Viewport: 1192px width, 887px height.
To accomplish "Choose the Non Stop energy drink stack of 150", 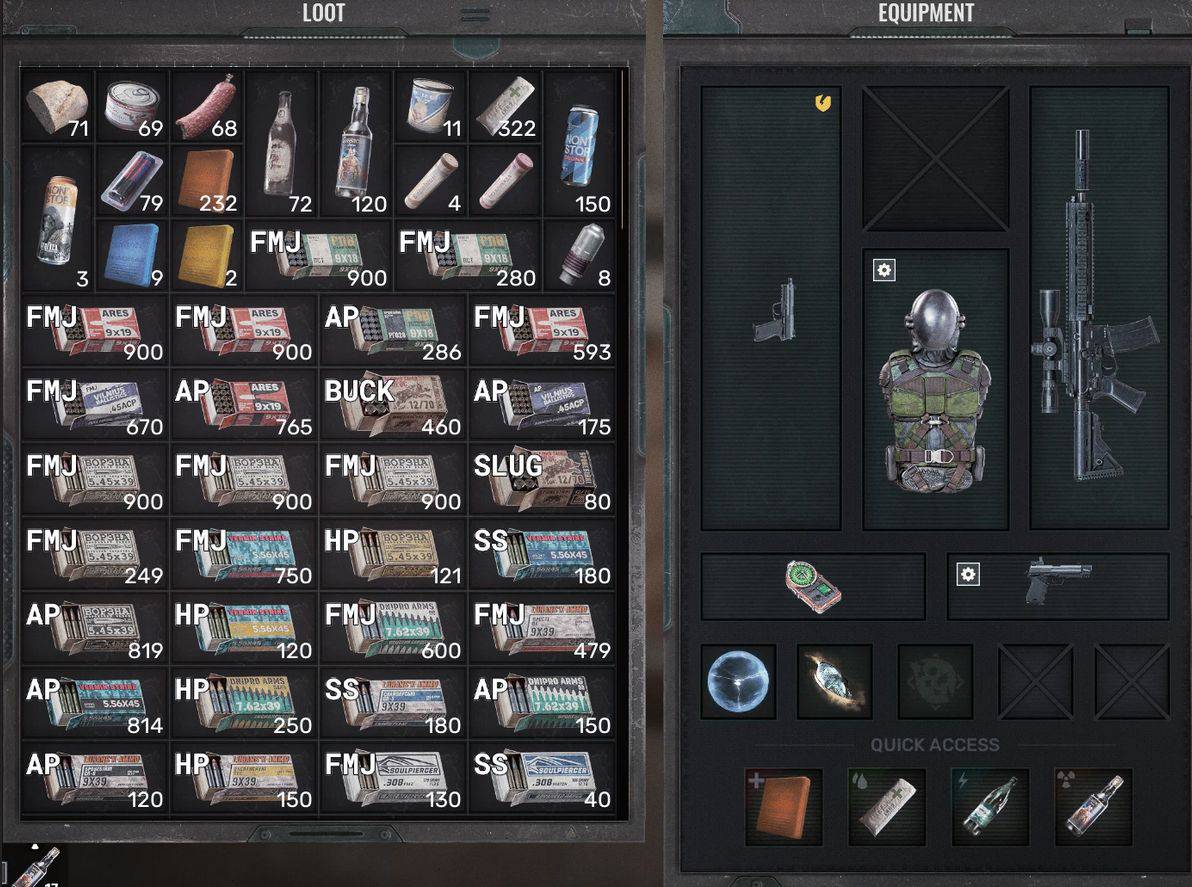I will click(x=580, y=144).
